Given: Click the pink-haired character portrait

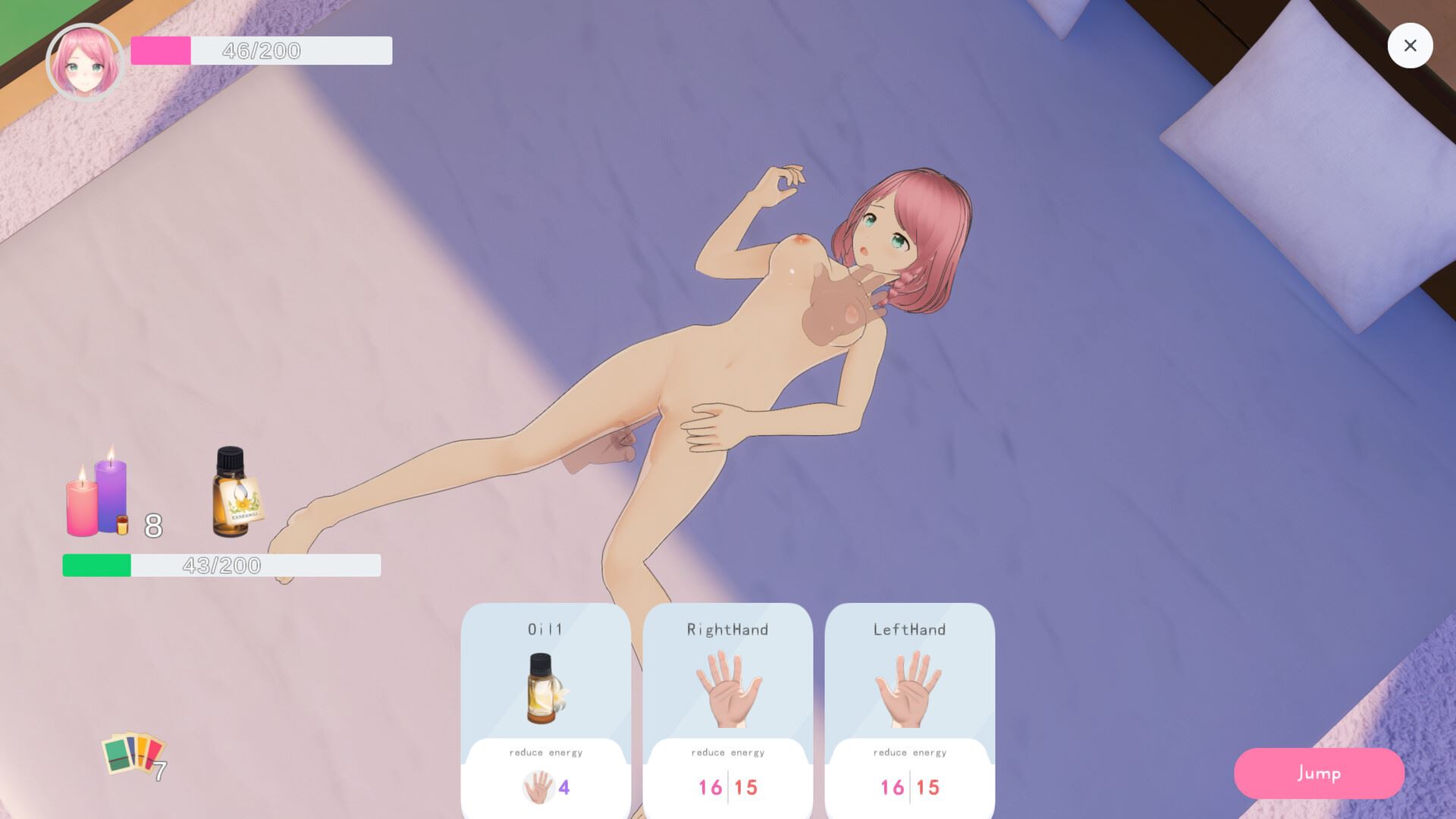Looking at the screenshot, I should coord(84,62).
